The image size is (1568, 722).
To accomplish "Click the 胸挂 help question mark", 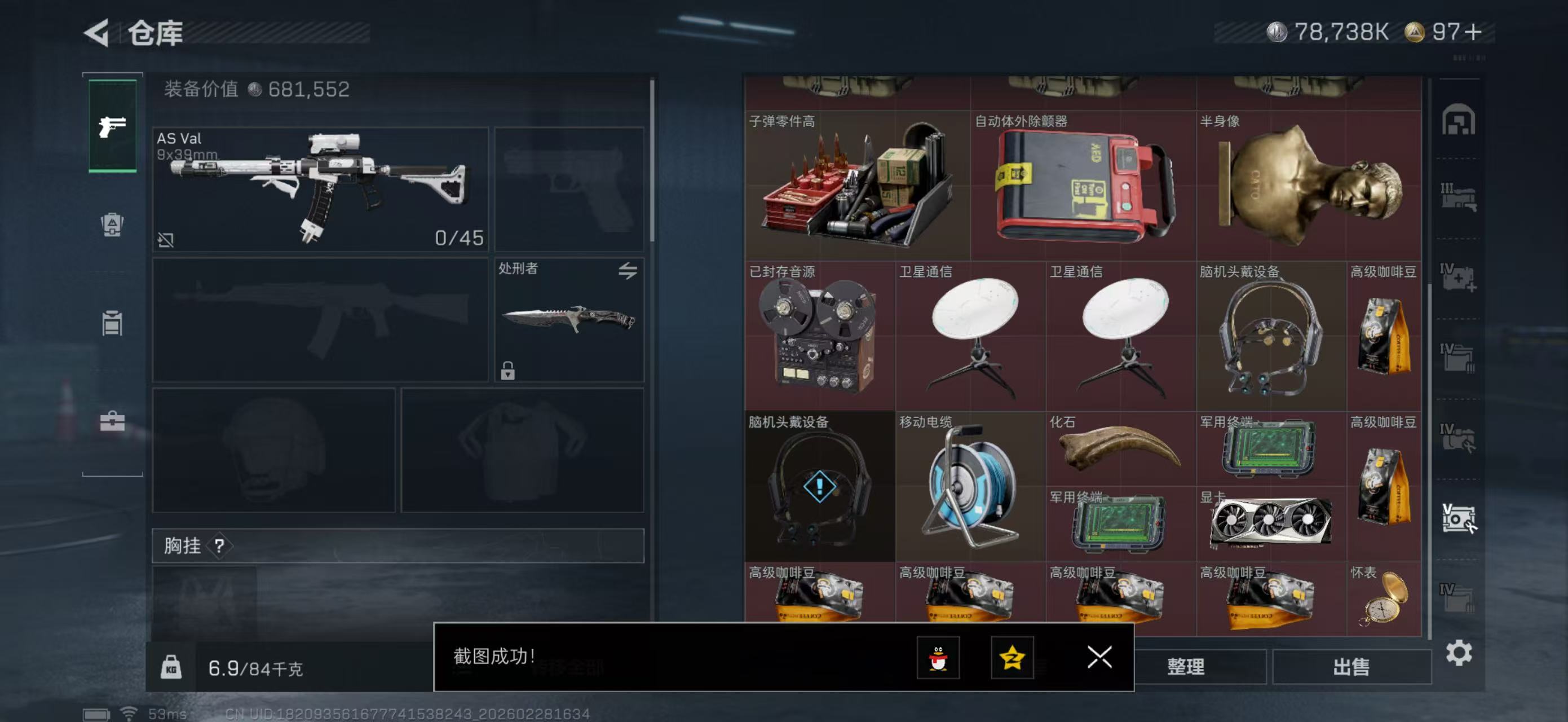I will (220, 545).
